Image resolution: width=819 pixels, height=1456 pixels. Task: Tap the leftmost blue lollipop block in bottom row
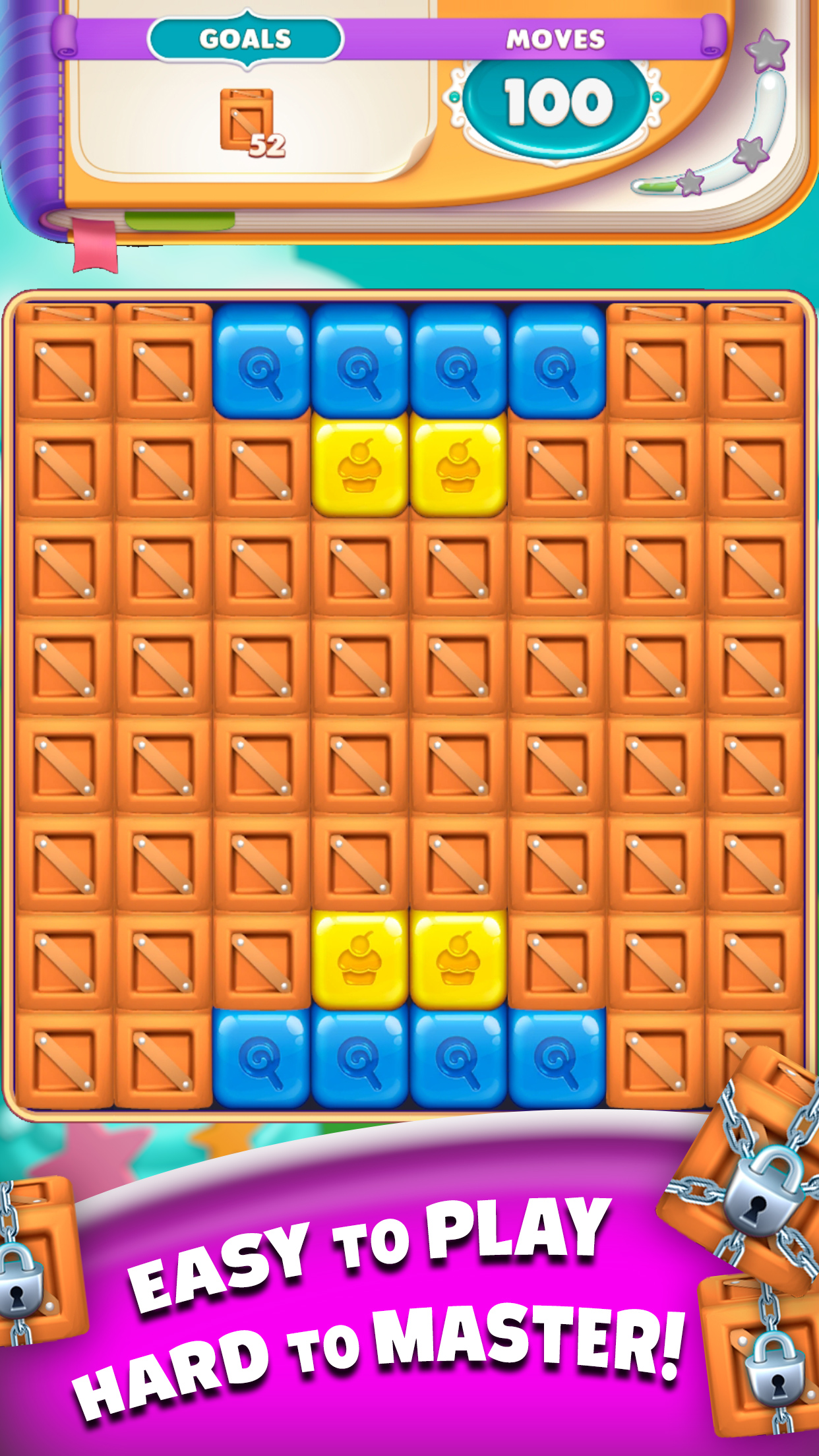pos(261,1058)
